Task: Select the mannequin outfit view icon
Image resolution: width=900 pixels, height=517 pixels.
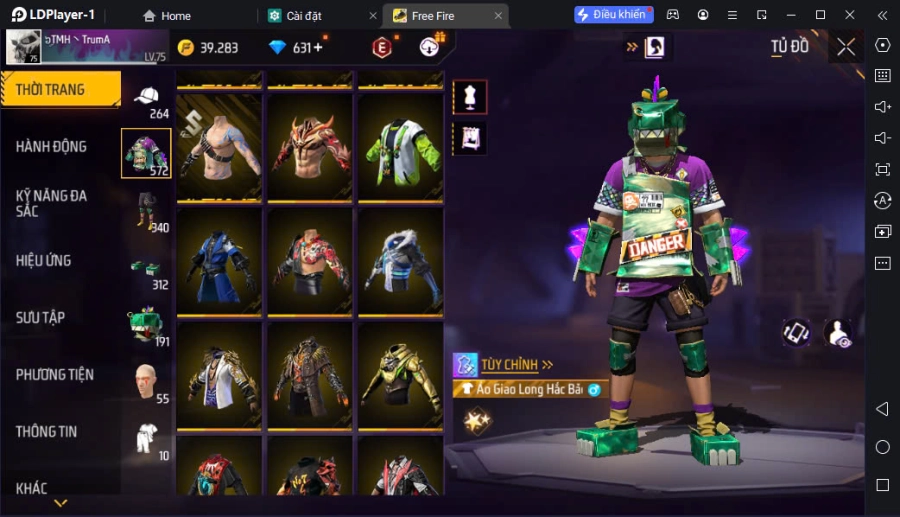Action: pyautogui.click(x=470, y=97)
